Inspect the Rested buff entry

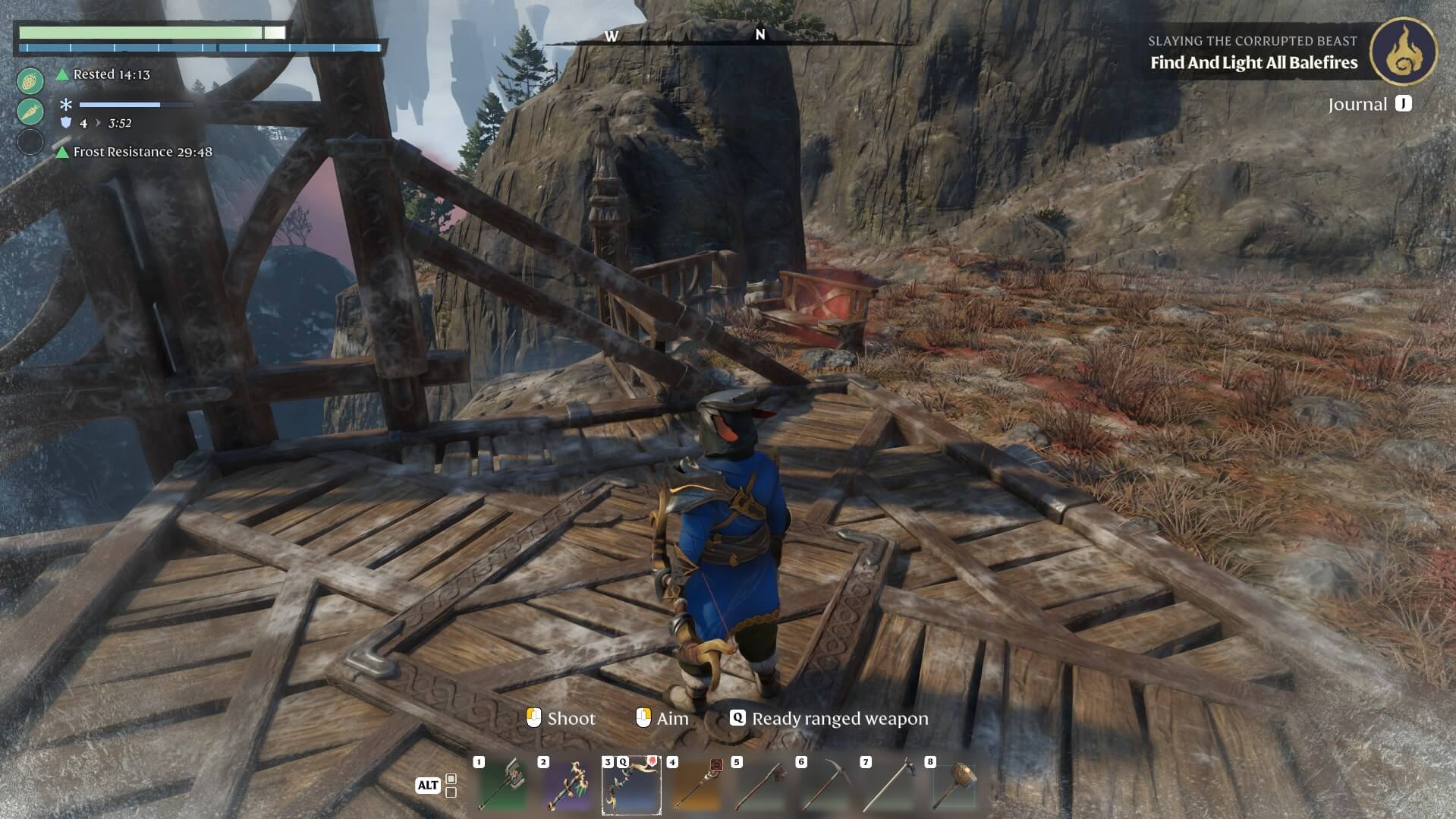click(111, 74)
